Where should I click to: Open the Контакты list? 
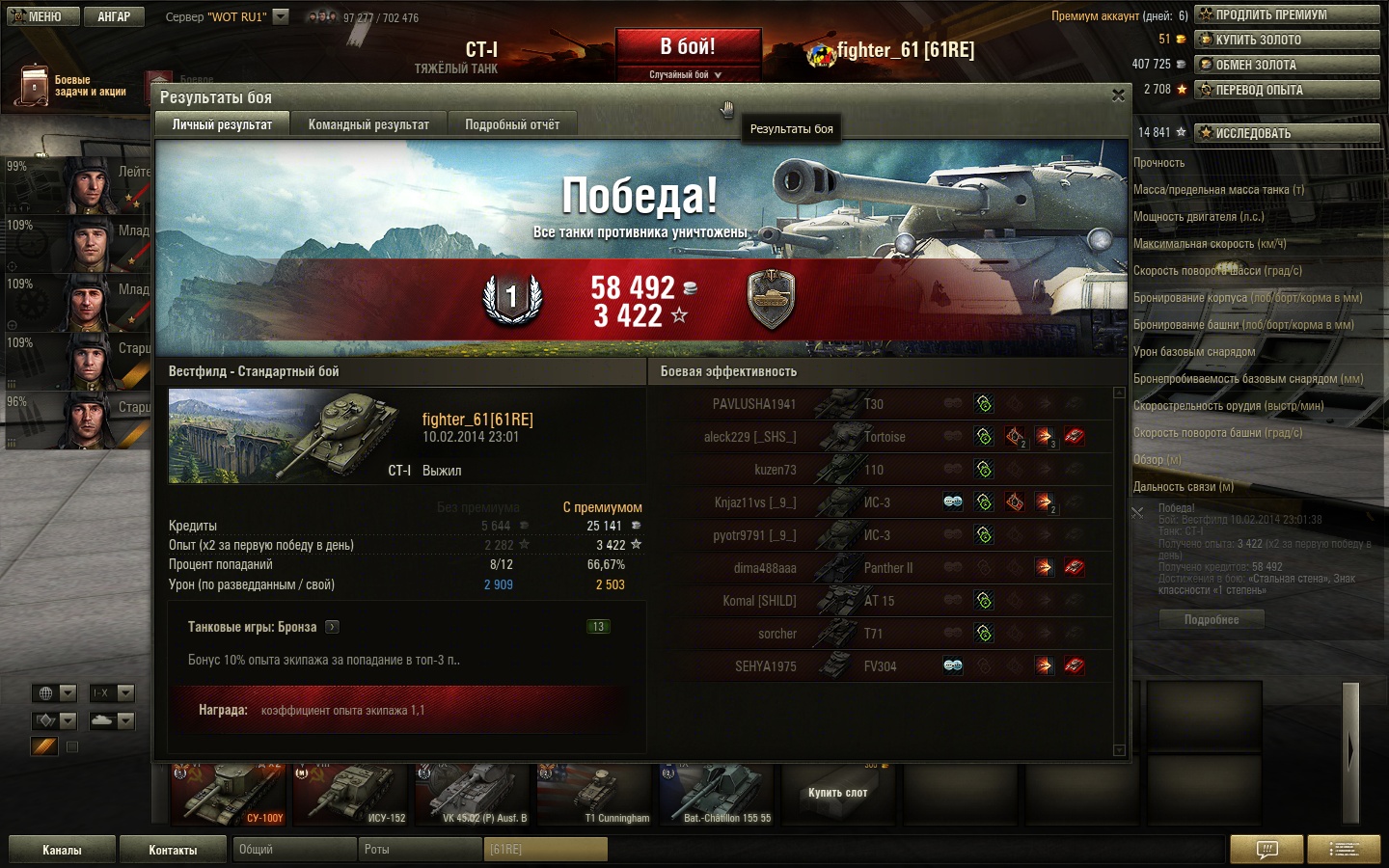173,850
